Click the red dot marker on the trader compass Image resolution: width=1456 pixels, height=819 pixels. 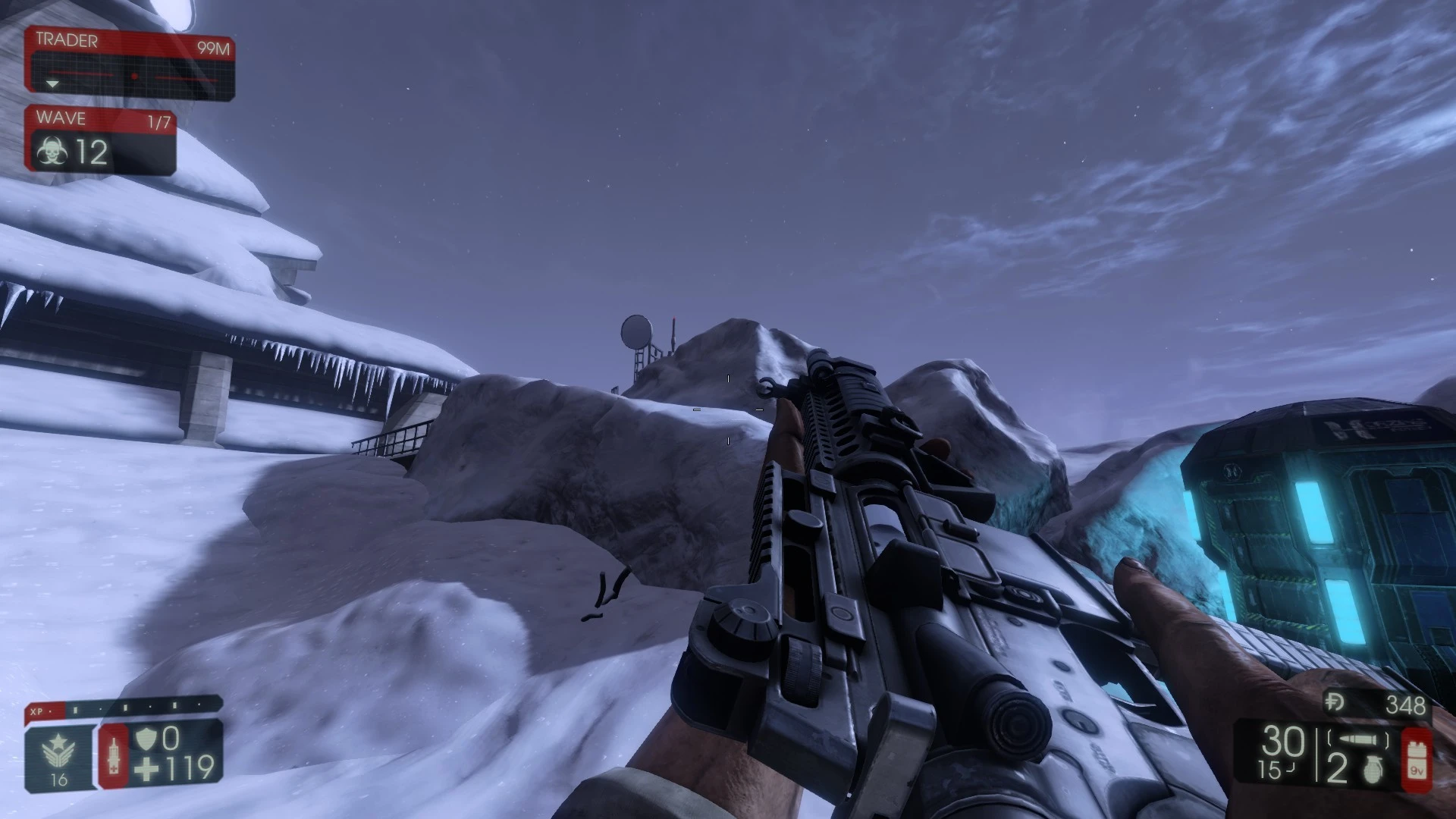pos(134,76)
